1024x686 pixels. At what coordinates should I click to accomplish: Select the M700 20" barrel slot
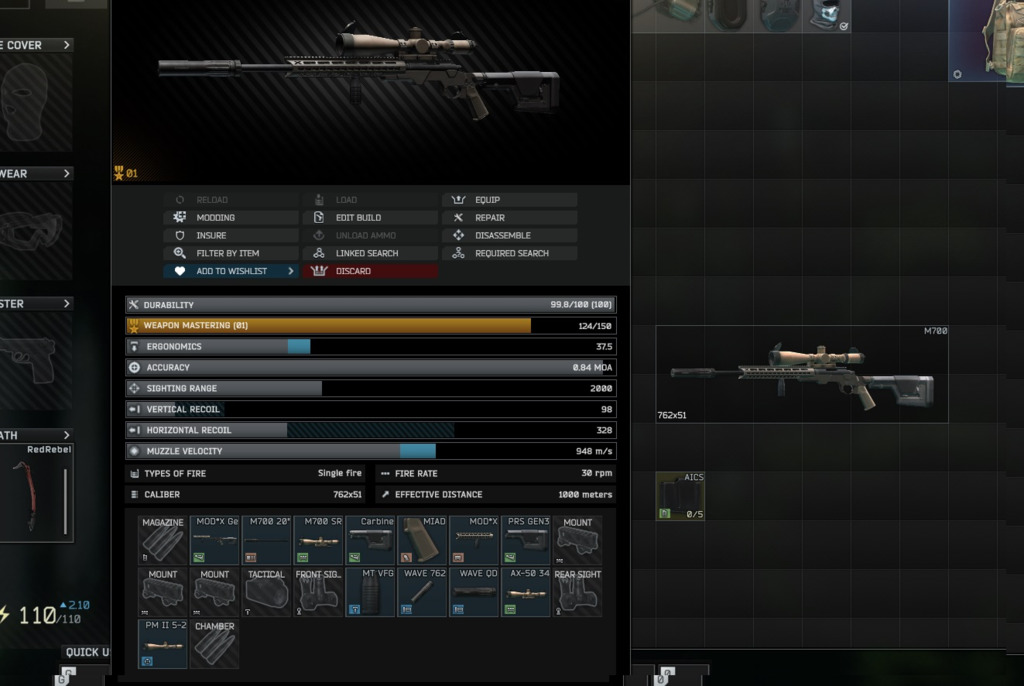[266, 541]
